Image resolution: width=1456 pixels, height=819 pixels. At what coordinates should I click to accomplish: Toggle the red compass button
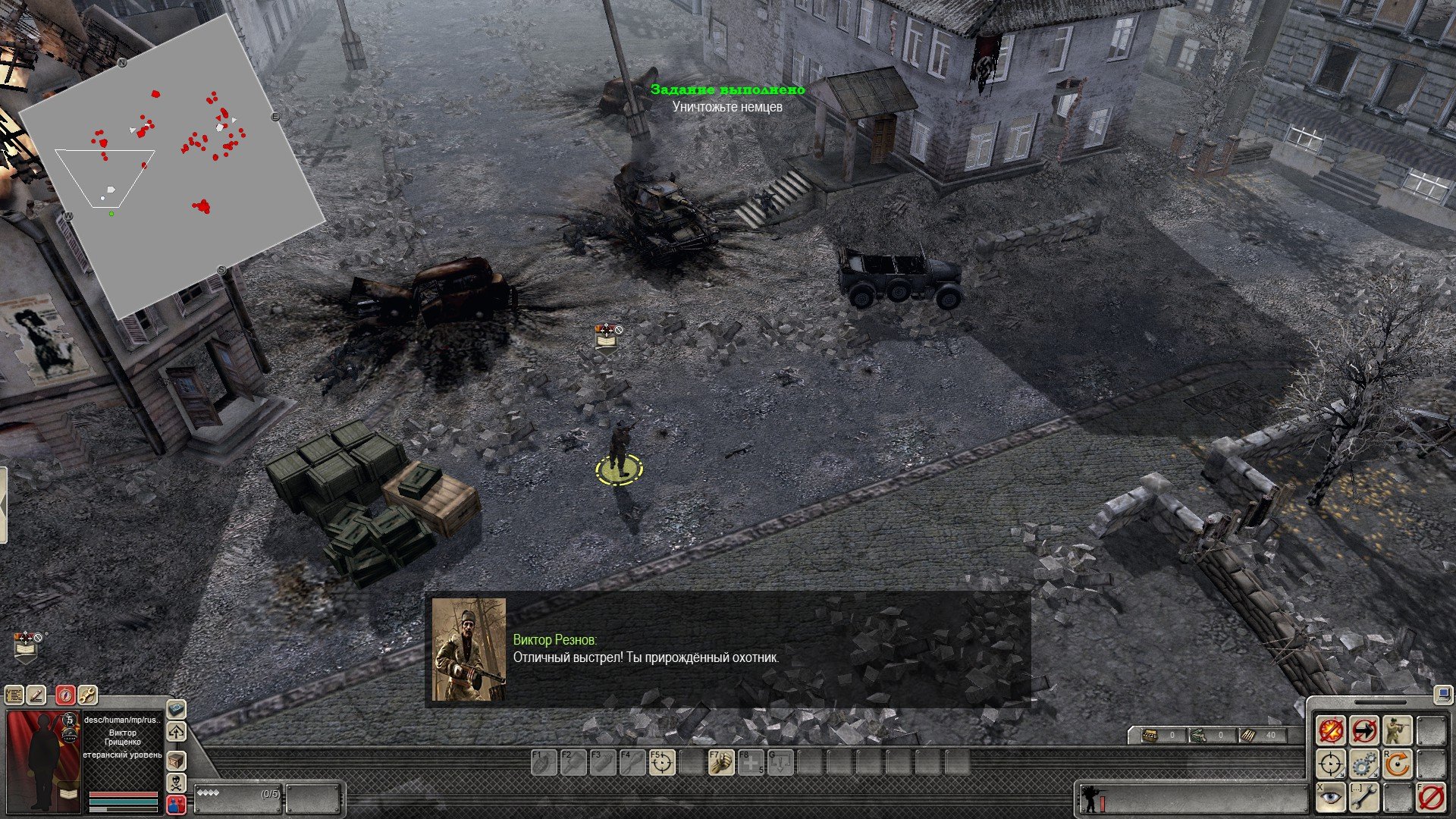(66, 694)
